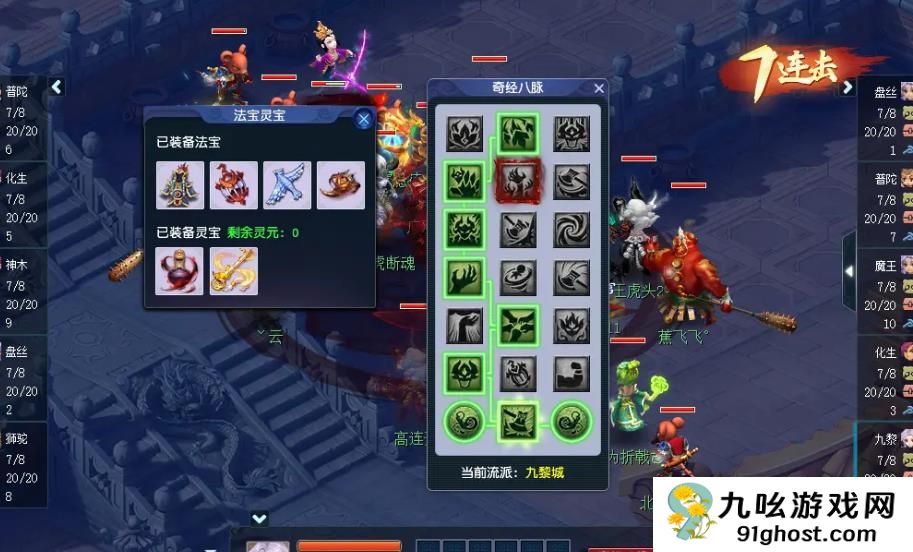
Task: Toggle the bottom bar down-arrow button
Action: tap(259, 518)
